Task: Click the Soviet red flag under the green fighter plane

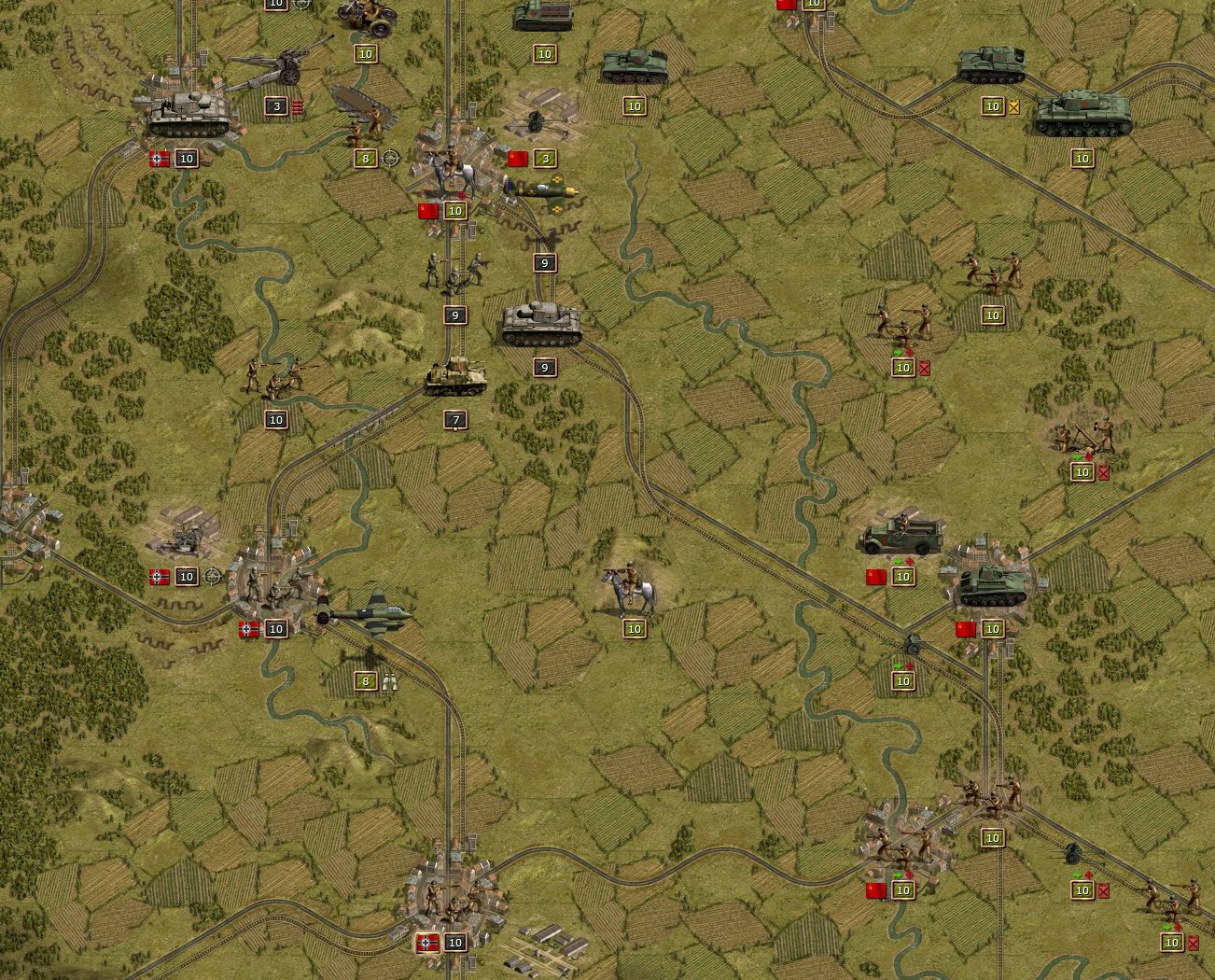Action: coord(428,210)
